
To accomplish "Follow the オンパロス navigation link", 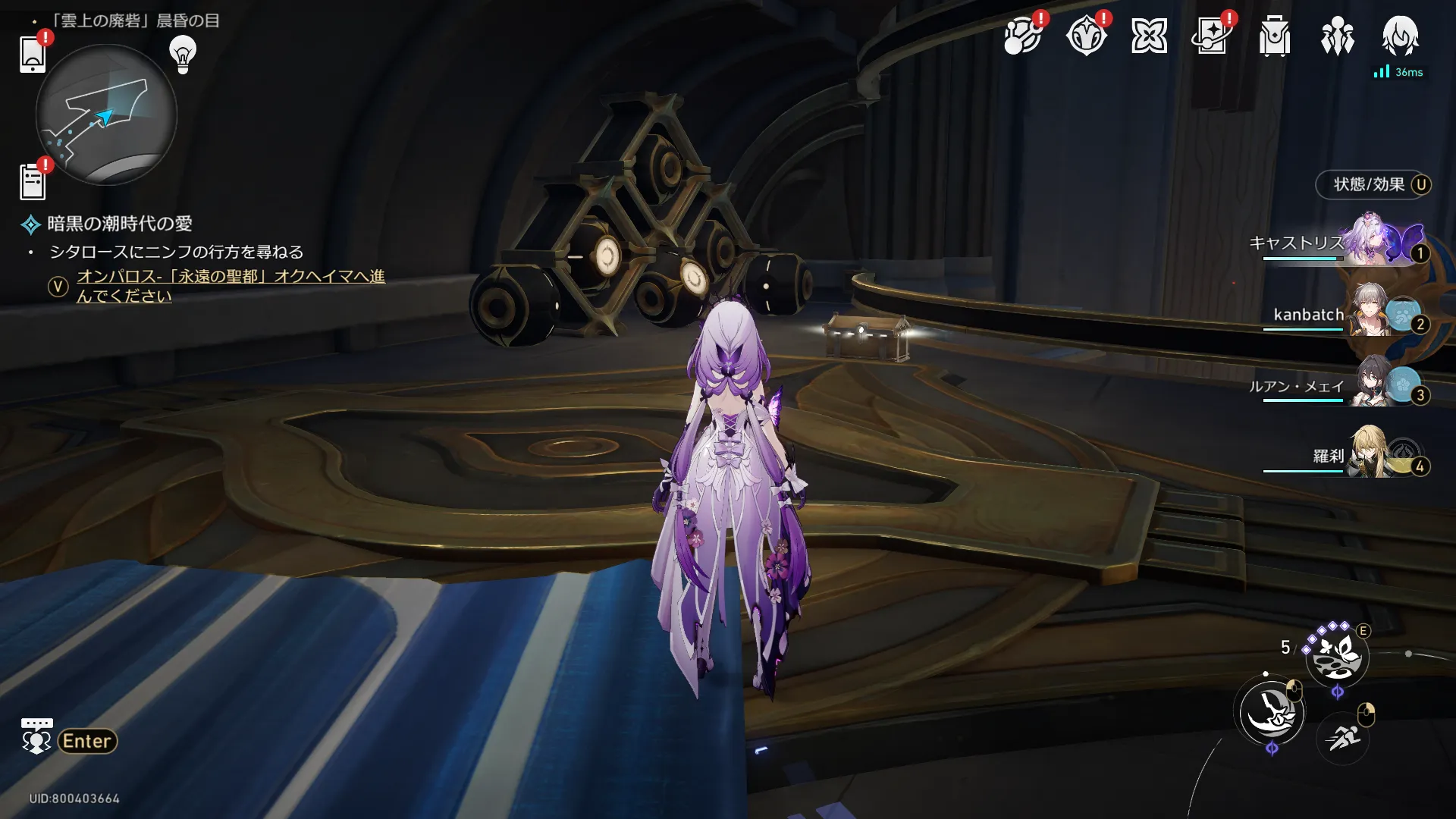I will pos(230,286).
